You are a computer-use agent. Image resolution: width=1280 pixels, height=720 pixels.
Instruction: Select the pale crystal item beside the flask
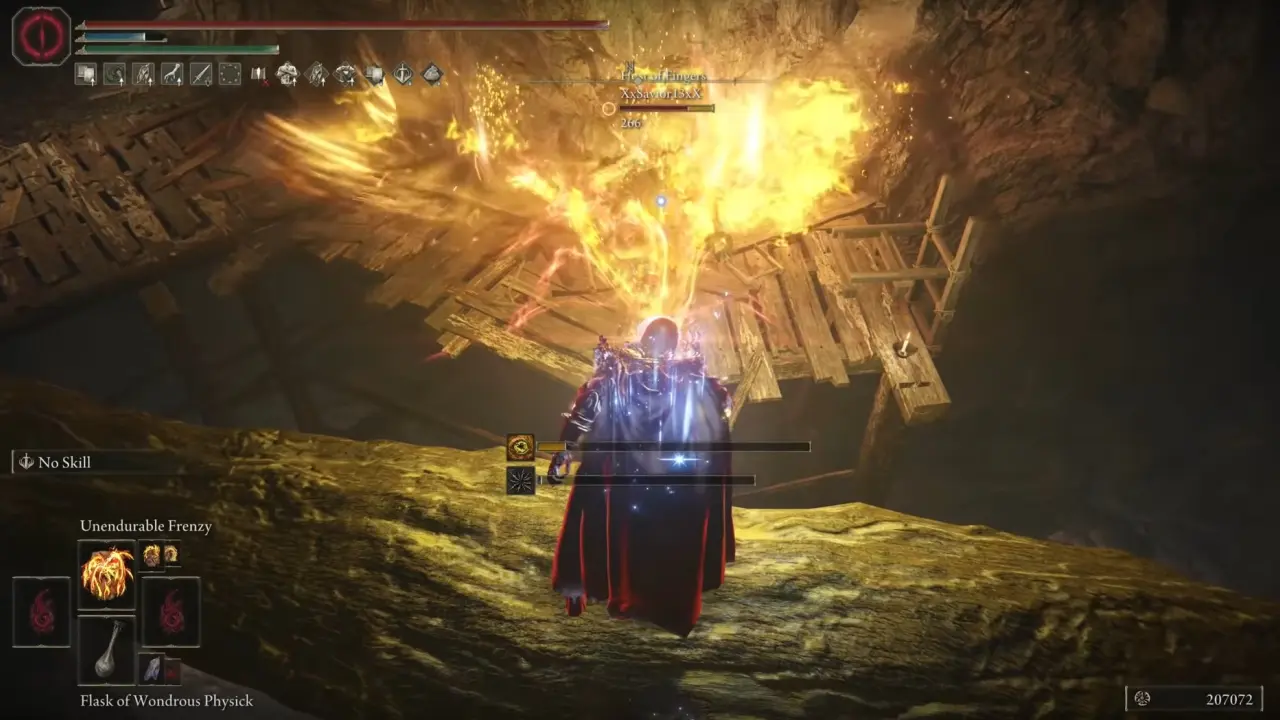coord(152,669)
